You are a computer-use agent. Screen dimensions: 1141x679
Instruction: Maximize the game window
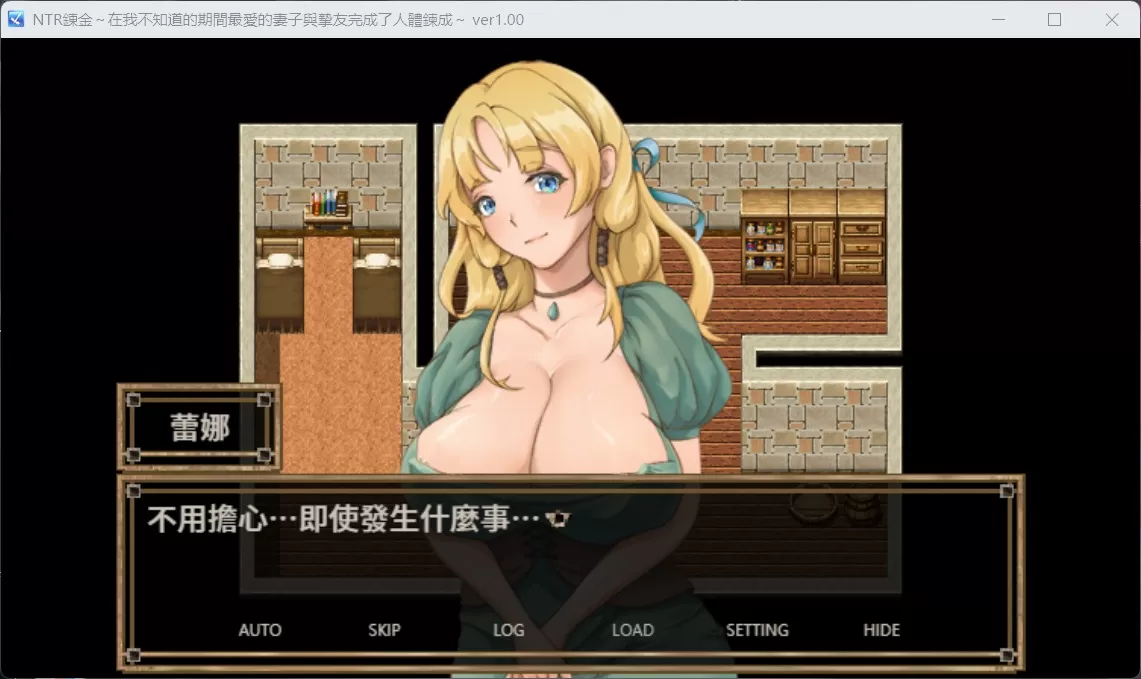[x=1054, y=19]
